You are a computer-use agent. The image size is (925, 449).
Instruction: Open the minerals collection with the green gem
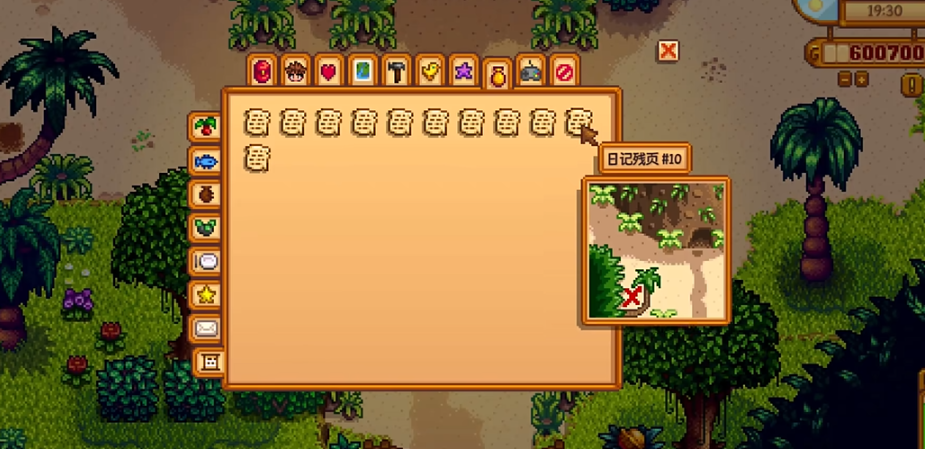pyautogui.click(x=206, y=228)
